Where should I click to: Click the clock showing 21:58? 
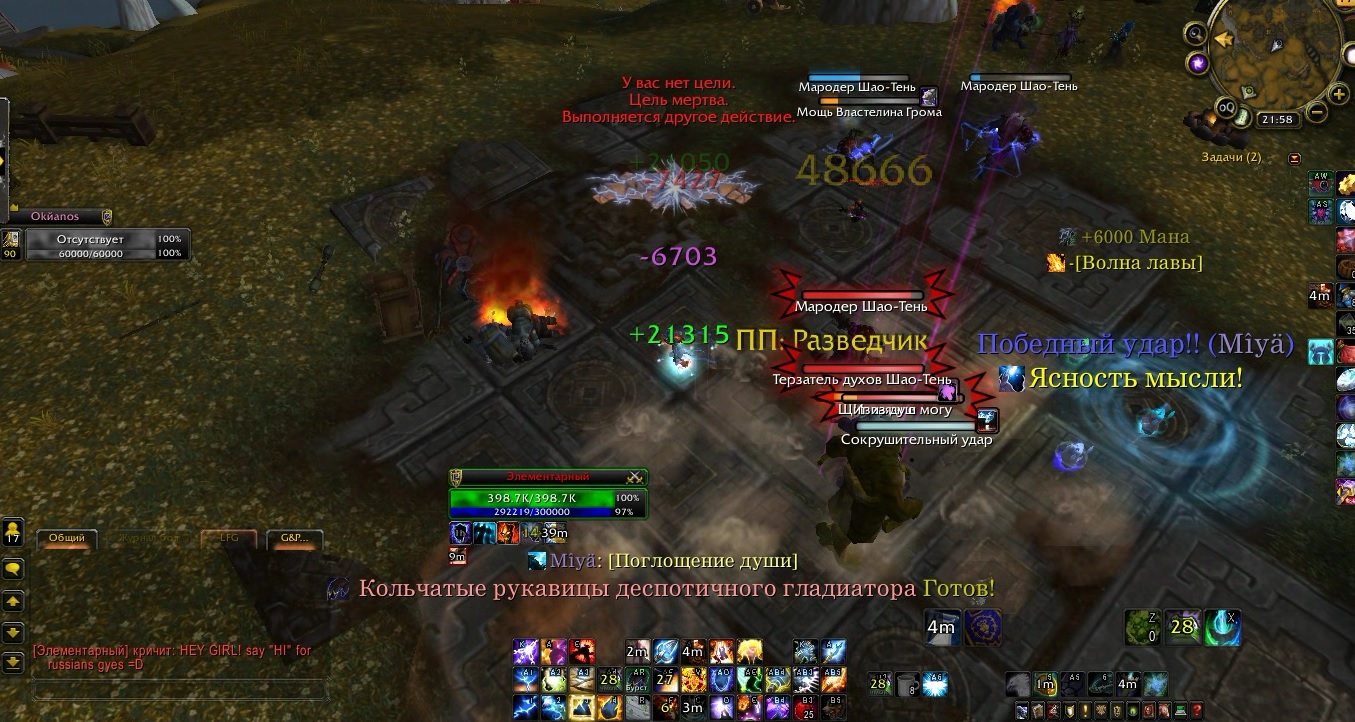1278,119
